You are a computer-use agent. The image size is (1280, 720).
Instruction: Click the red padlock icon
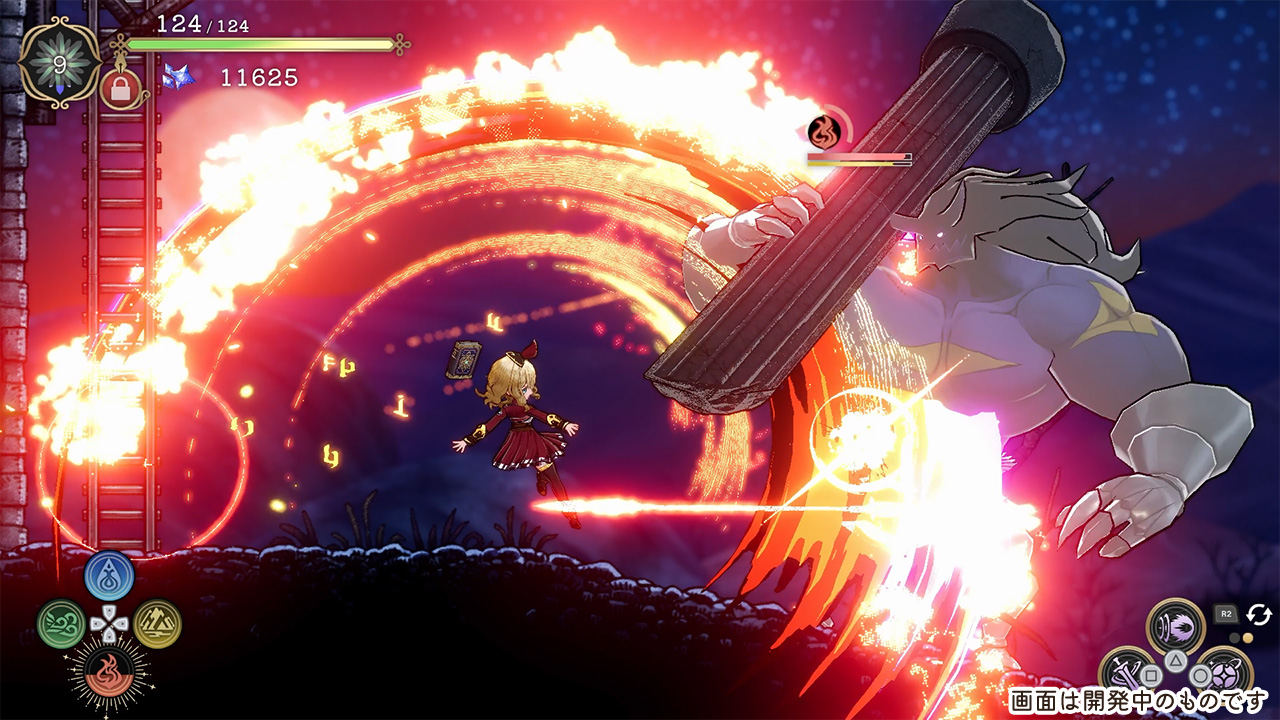point(120,89)
